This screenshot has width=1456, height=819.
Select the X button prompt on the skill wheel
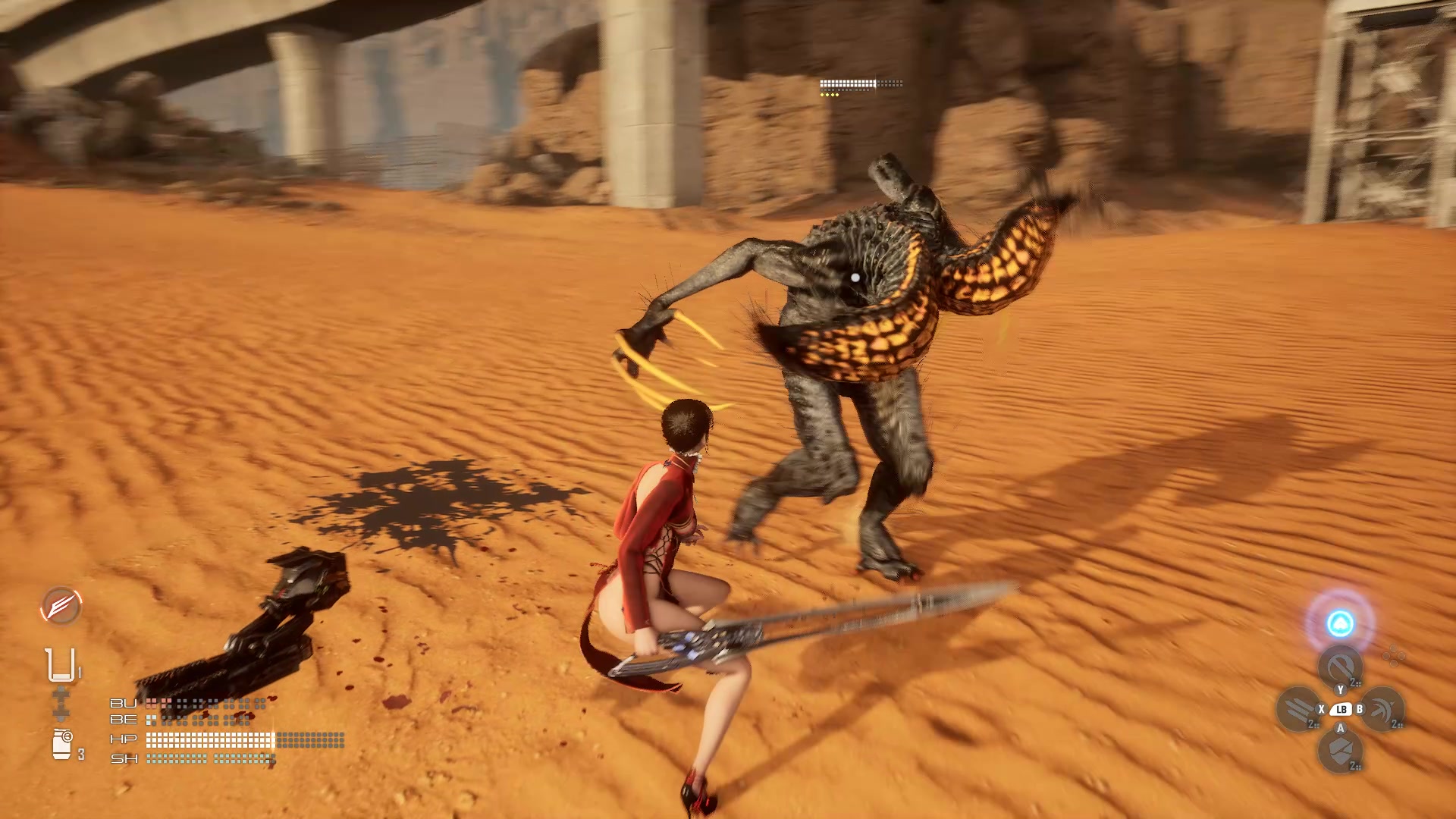(1321, 708)
